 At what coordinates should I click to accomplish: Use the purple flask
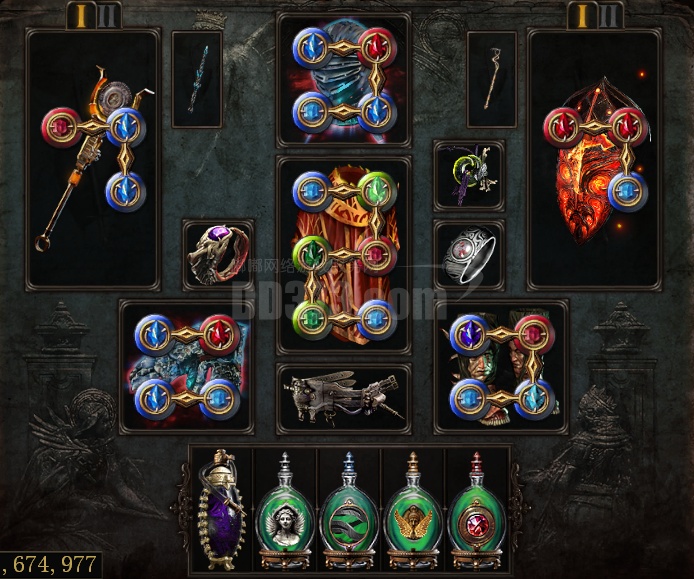pos(220,510)
